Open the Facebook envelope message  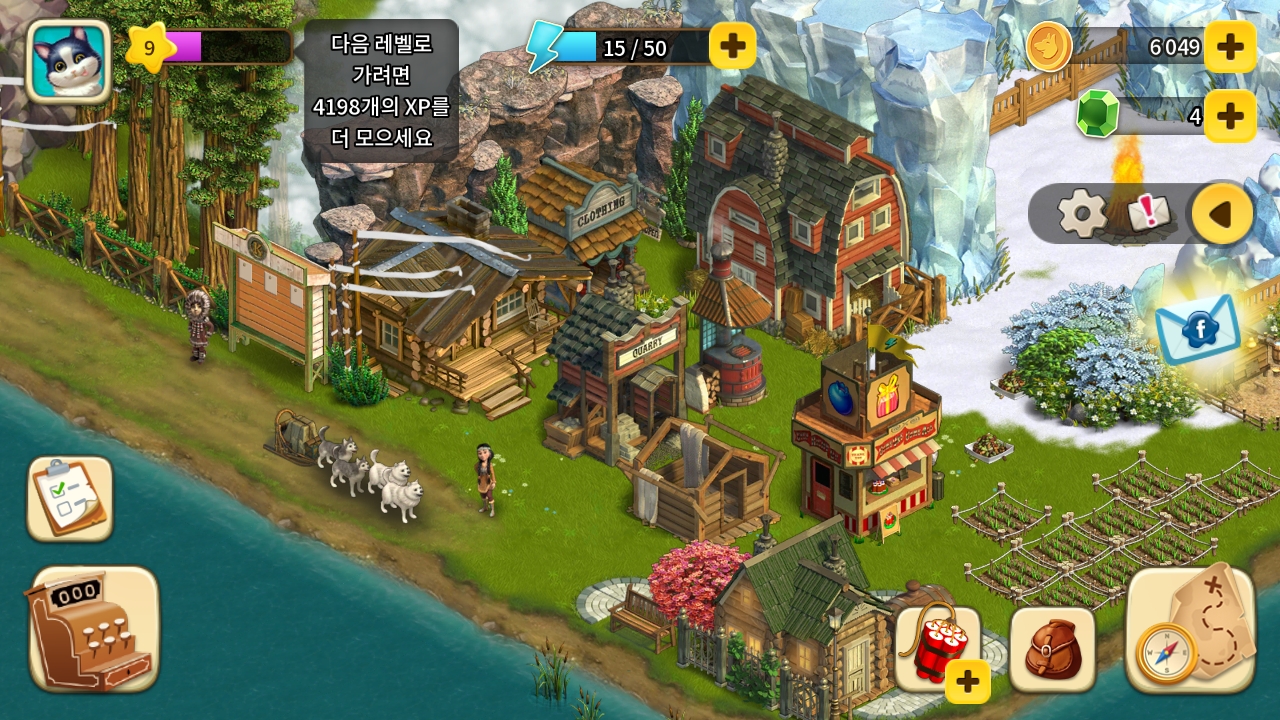(x=1197, y=329)
